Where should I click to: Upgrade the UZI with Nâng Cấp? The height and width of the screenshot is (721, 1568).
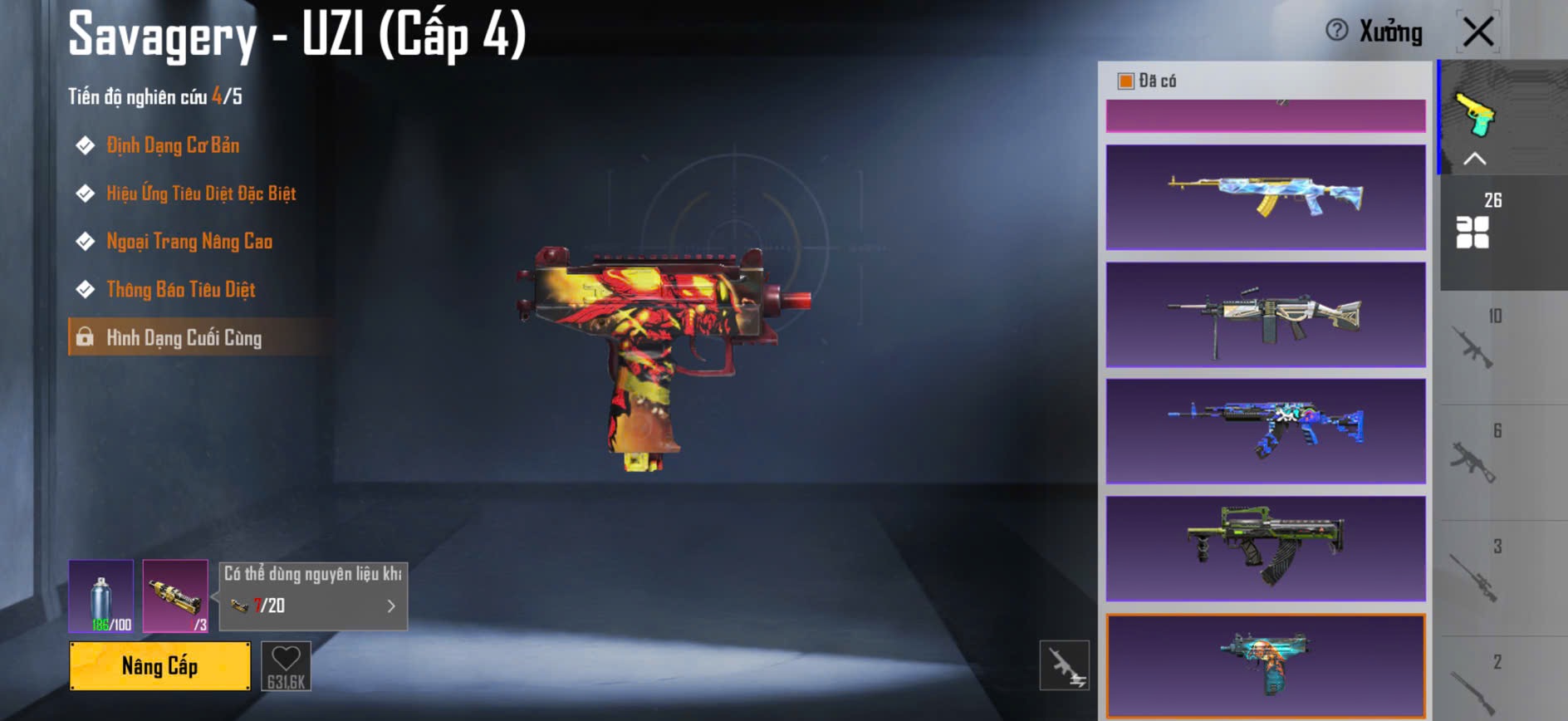pos(159,665)
